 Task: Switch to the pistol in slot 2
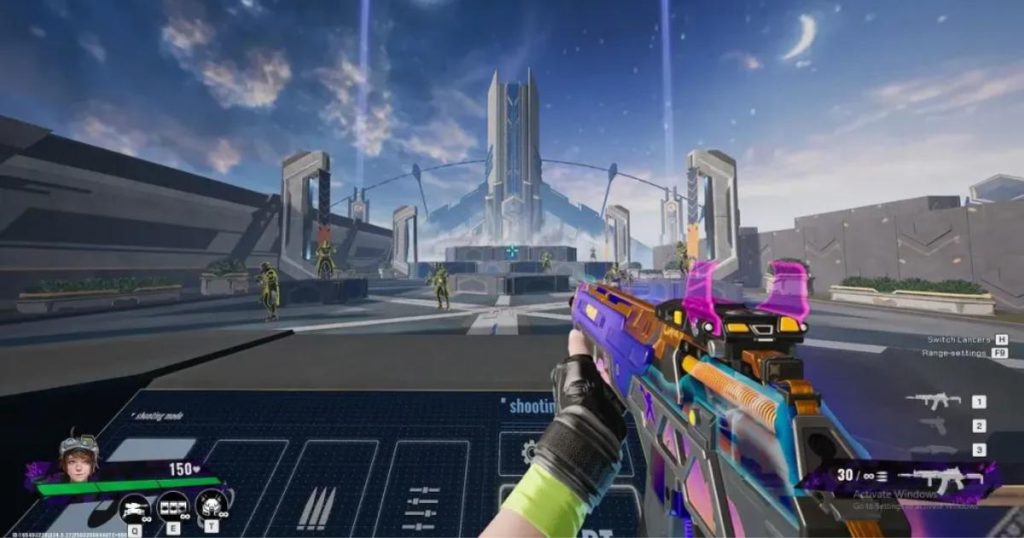[933, 426]
